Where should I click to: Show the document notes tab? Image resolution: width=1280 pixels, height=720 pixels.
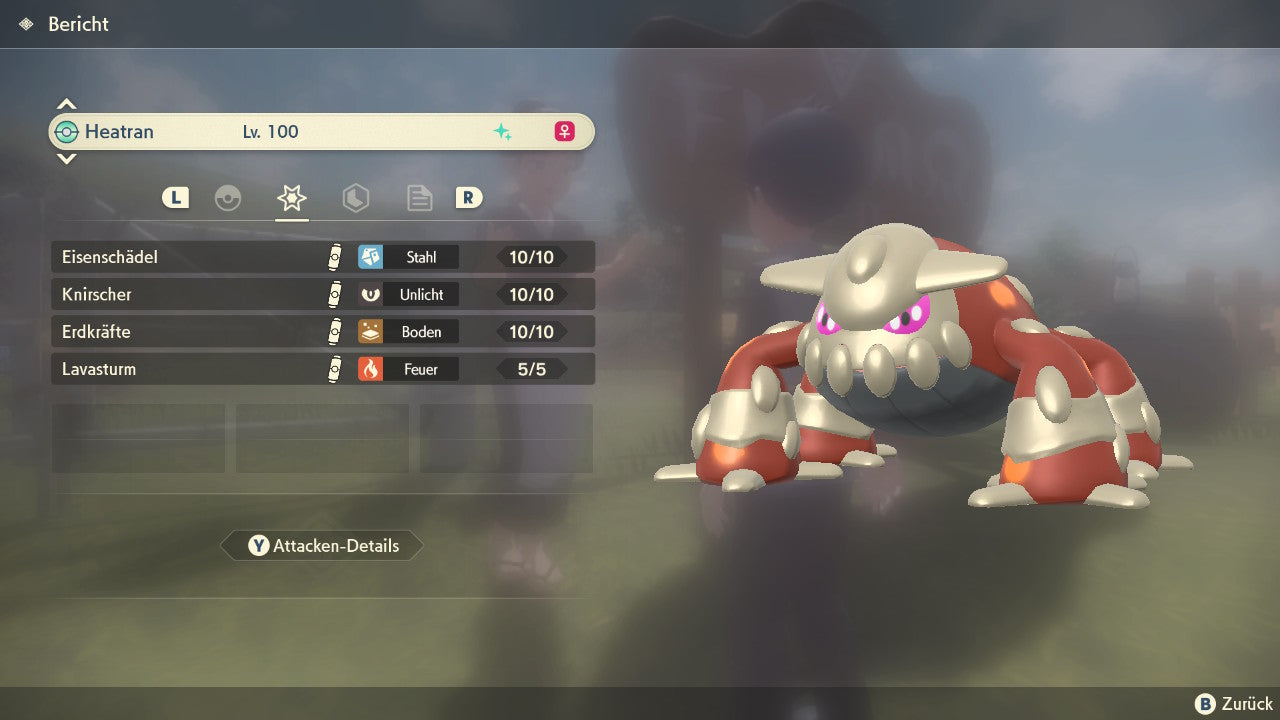pos(420,198)
